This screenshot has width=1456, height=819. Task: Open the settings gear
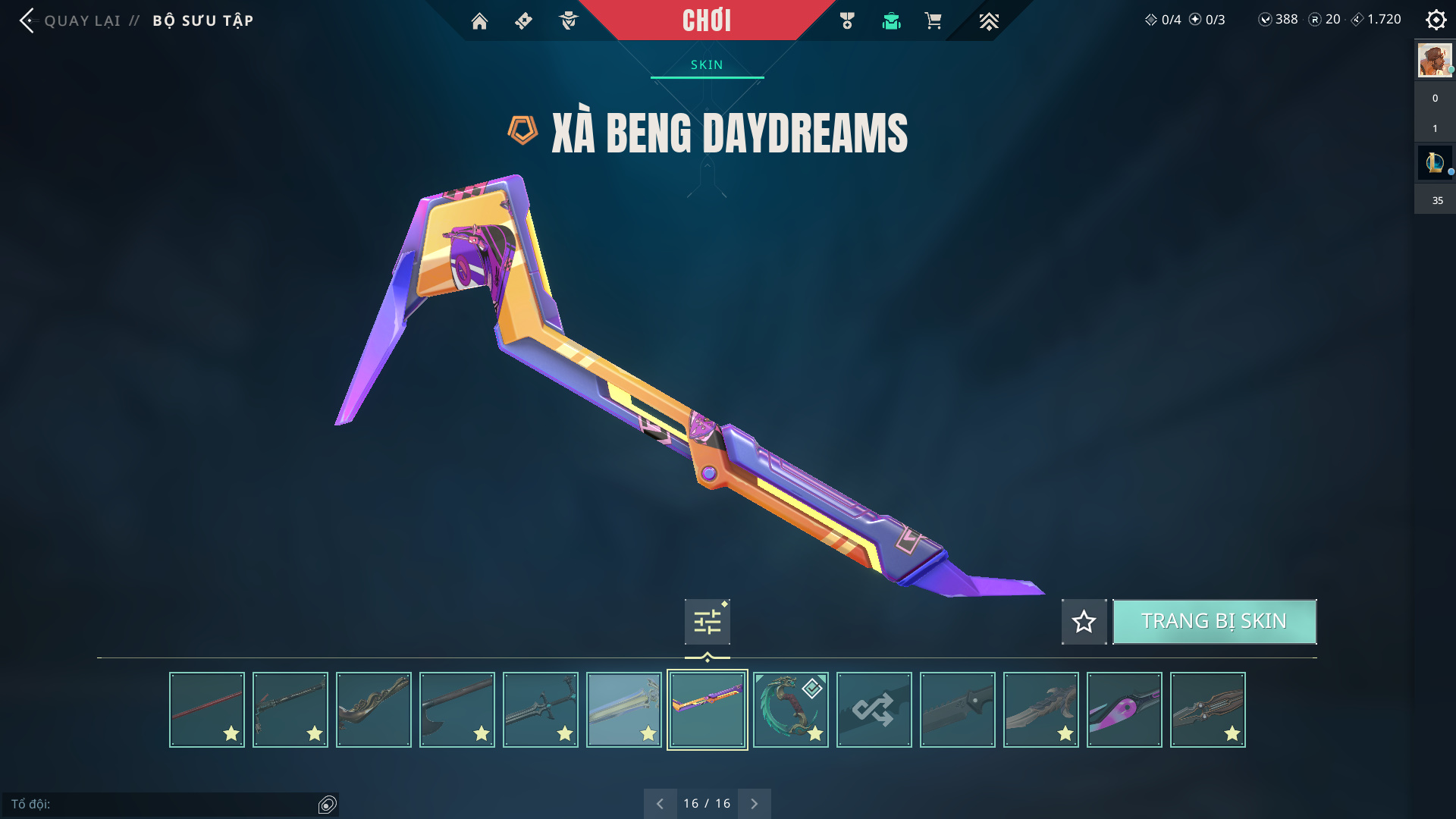1436,20
